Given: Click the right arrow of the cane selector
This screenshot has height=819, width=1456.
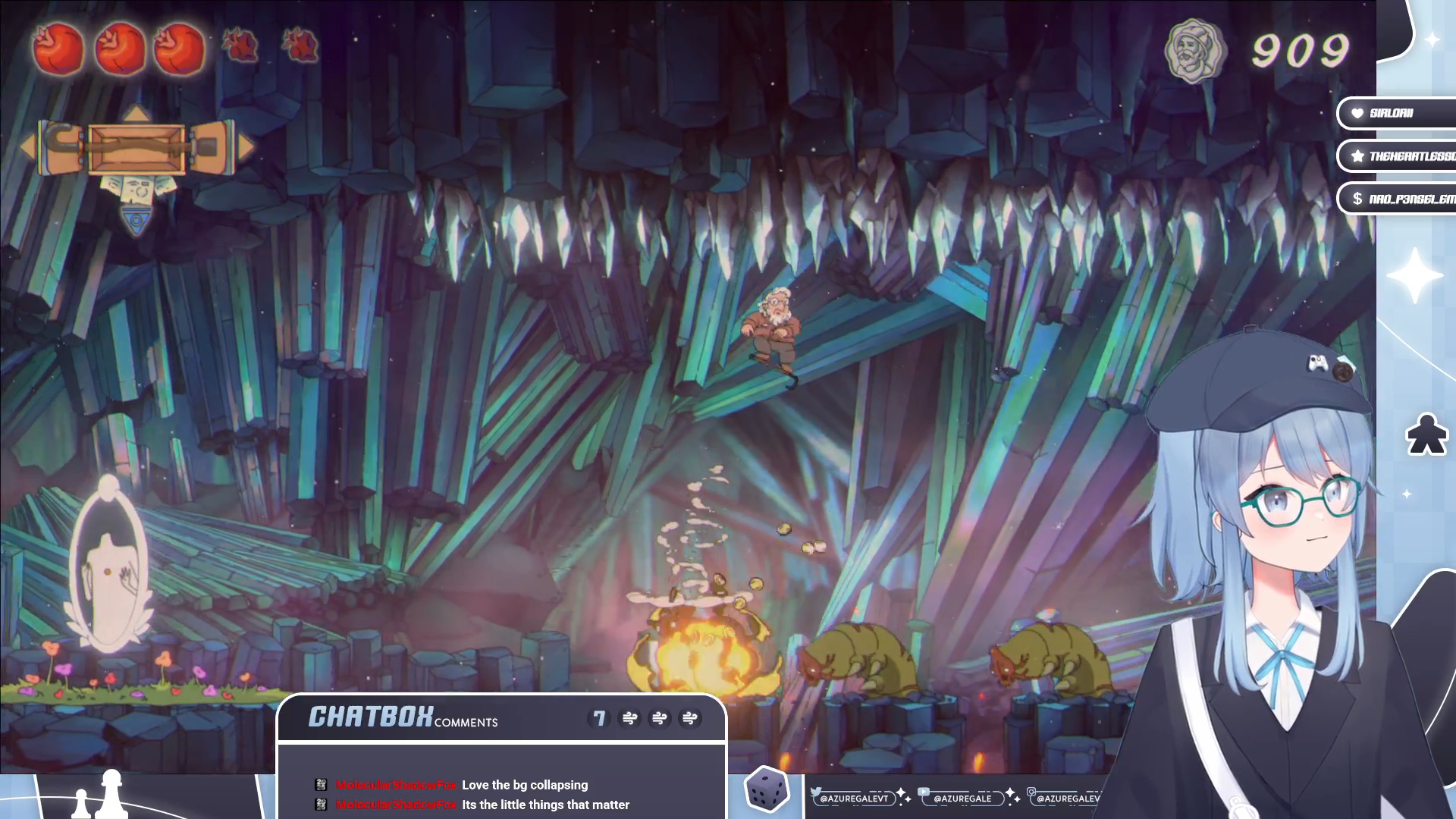Looking at the screenshot, I should click(x=246, y=147).
